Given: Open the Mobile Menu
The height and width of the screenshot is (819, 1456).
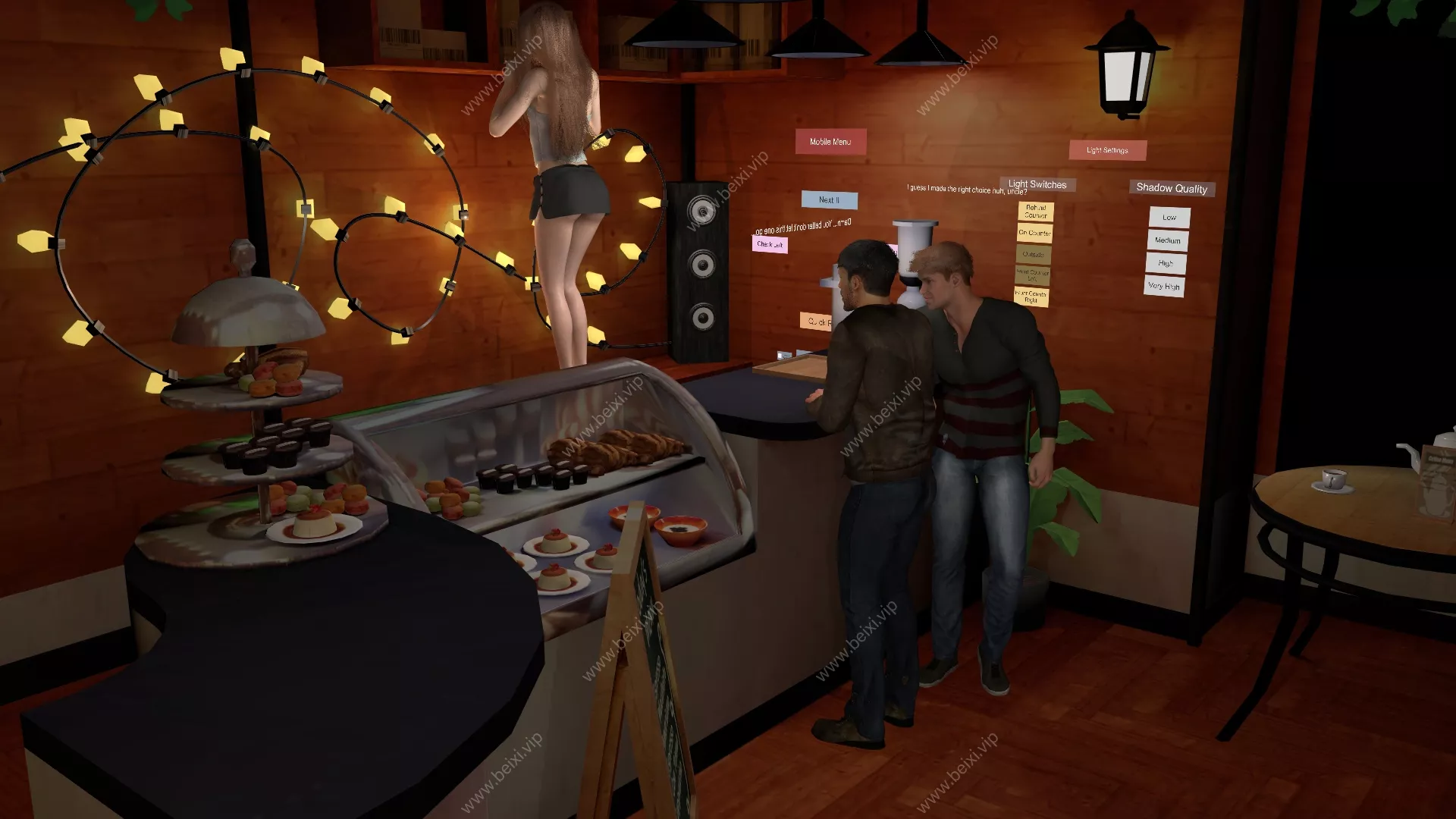Looking at the screenshot, I should tap(830, 142).
